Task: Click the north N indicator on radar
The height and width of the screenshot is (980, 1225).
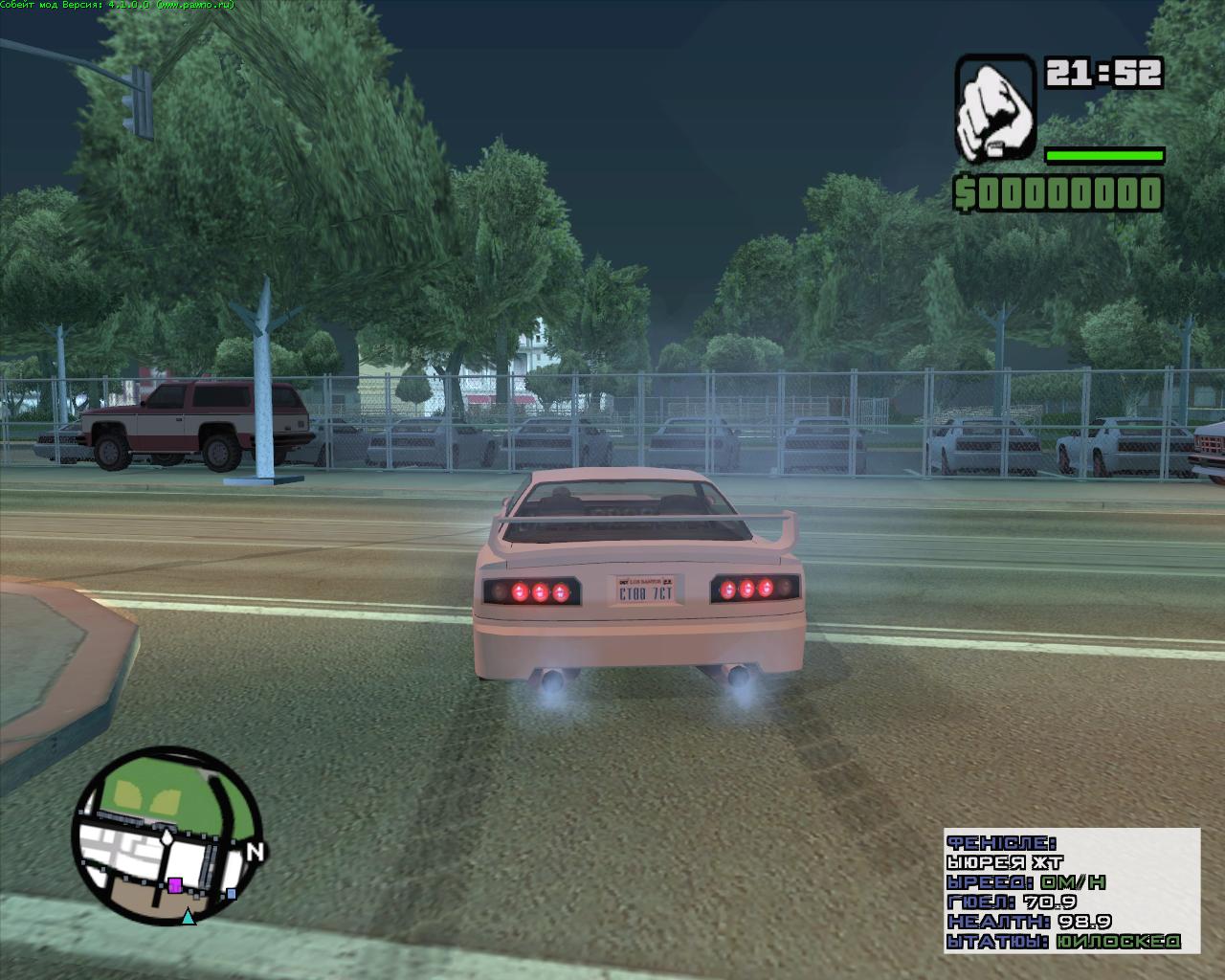Action: [x=255, y=852]
